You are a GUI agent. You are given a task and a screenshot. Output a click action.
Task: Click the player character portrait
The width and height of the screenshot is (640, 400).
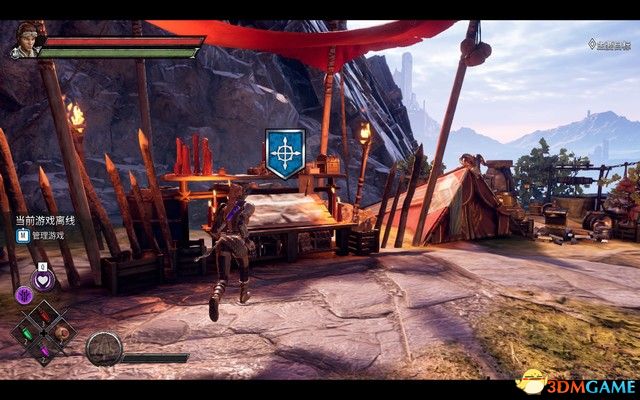coord(25,42)
